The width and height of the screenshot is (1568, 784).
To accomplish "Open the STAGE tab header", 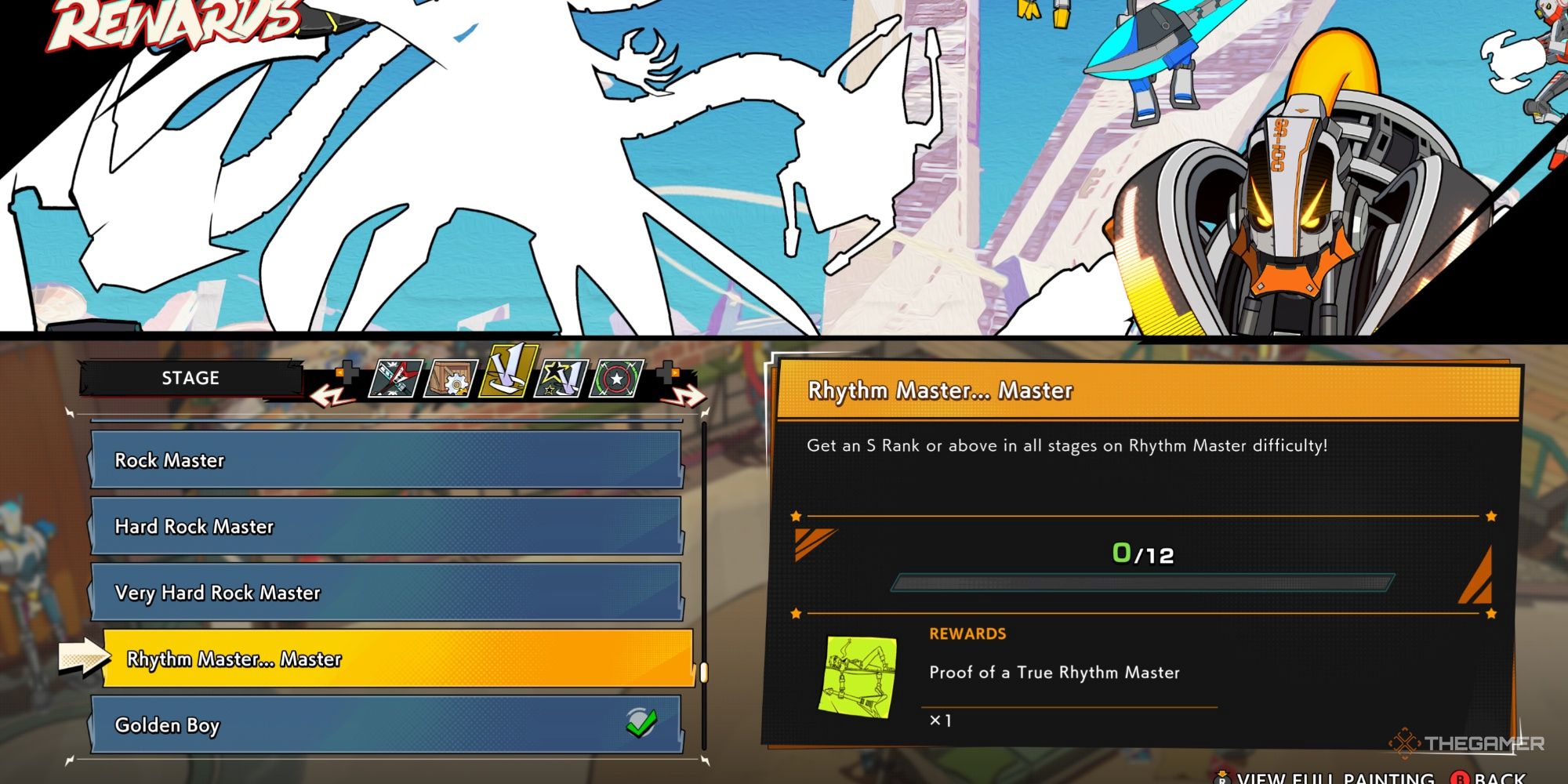I will (192, 379).
